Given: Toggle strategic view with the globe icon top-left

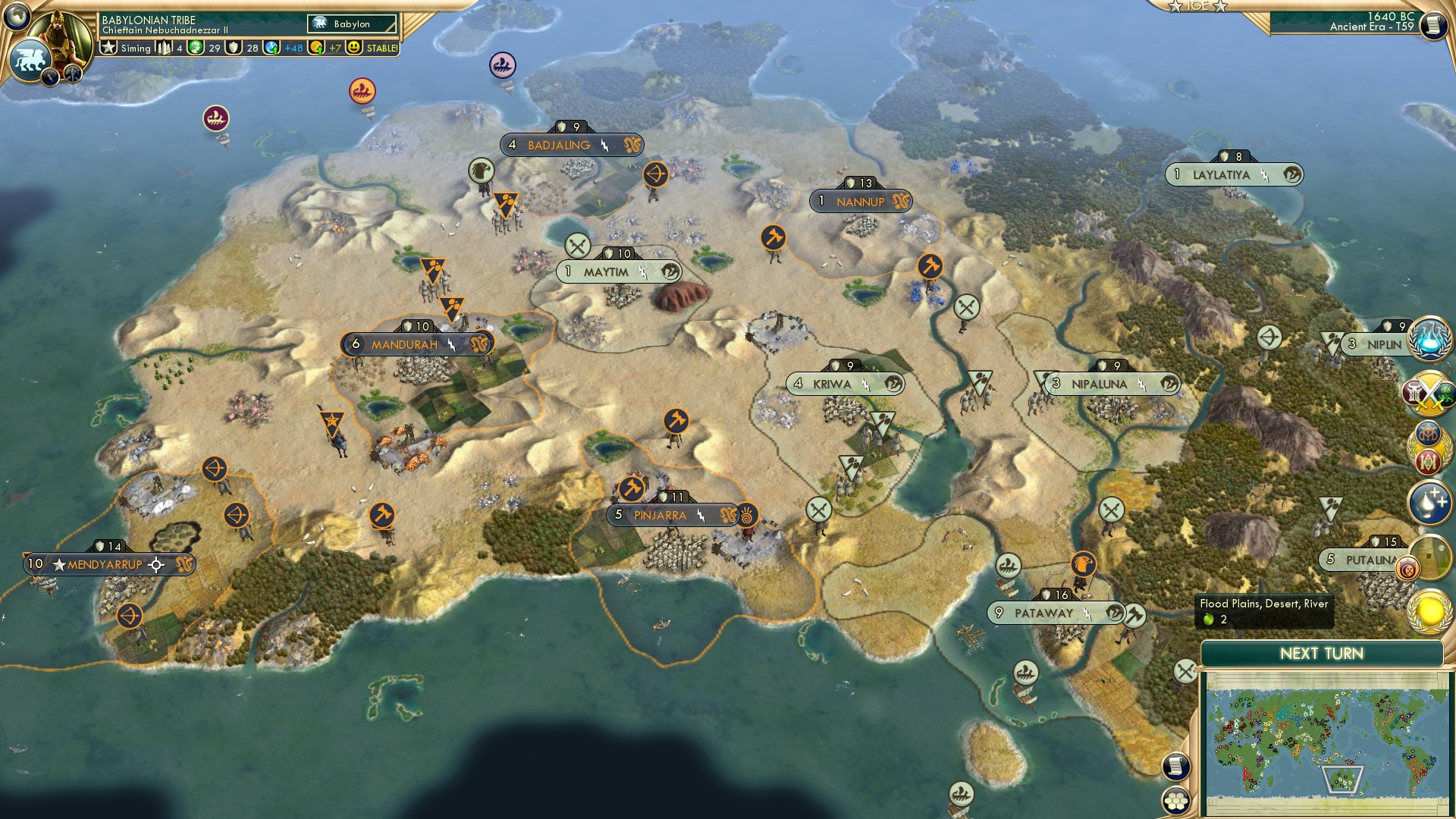Looking at the screenshot, I should pyautogui.click(x=17, y=15).
